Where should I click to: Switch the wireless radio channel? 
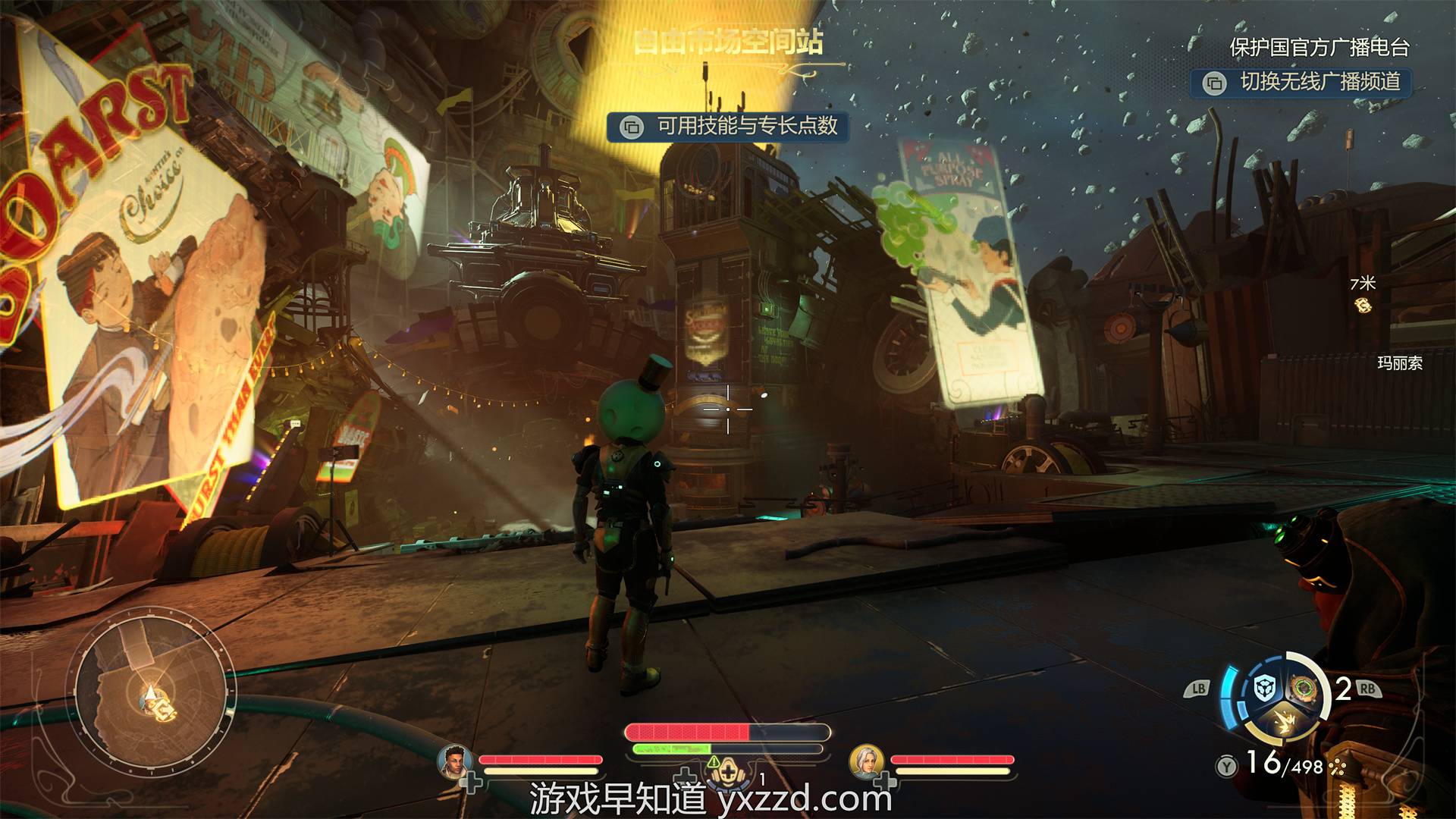click(x=1301, y=82)
